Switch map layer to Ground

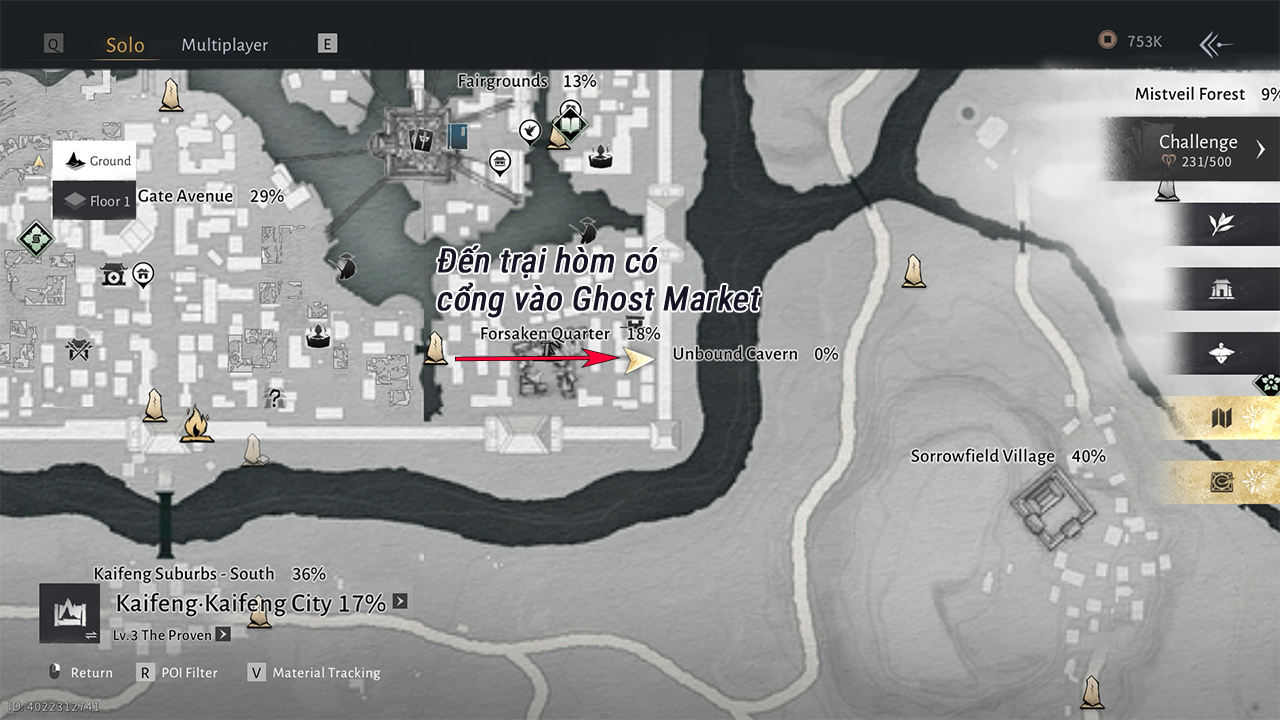click(x=95, y=161)
